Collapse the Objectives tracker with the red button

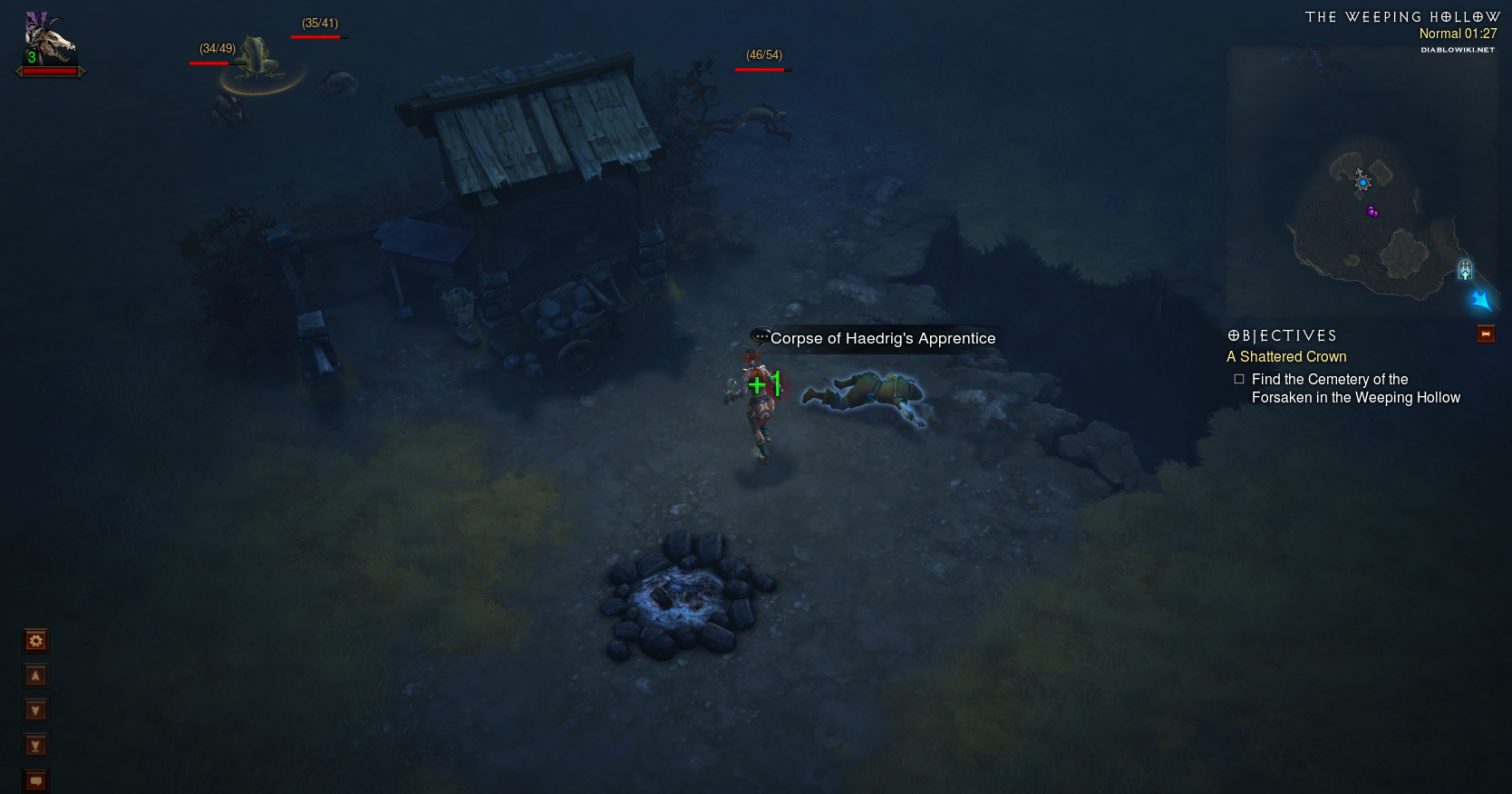pos(1486,334)
